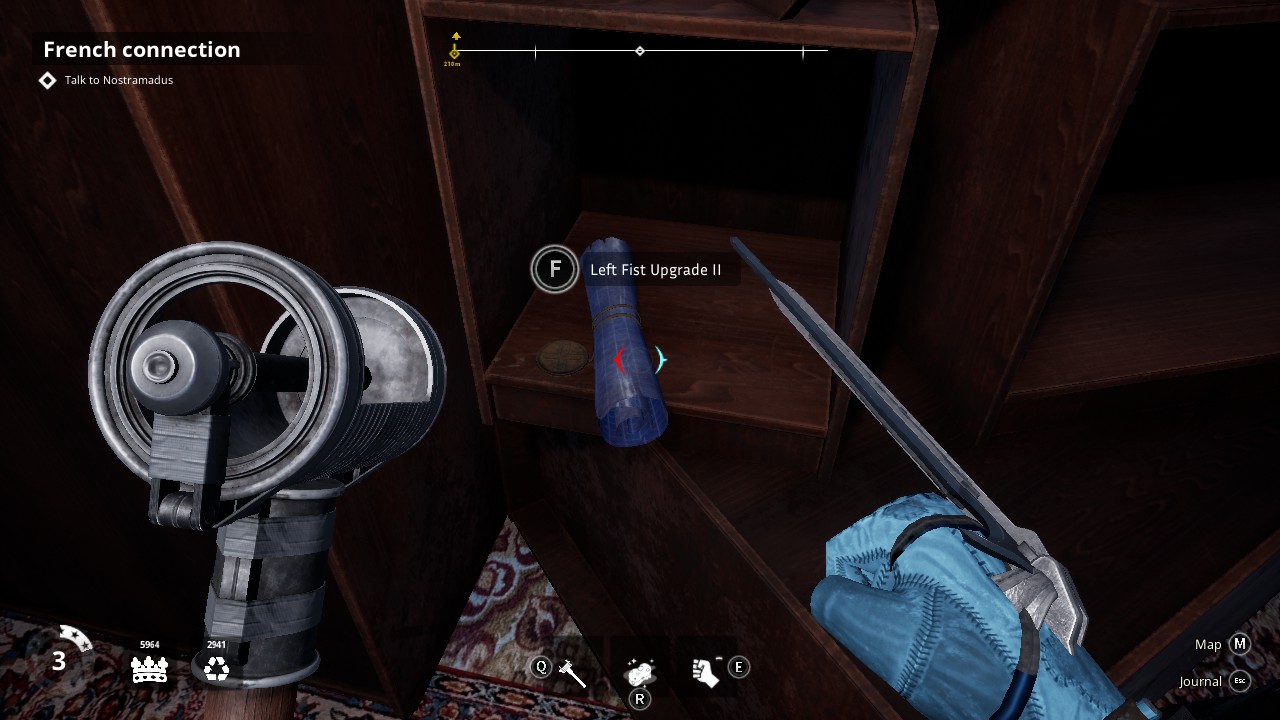Select the white diamond compass marker
Screen dimensions: 1280x720
coord(640,51)
